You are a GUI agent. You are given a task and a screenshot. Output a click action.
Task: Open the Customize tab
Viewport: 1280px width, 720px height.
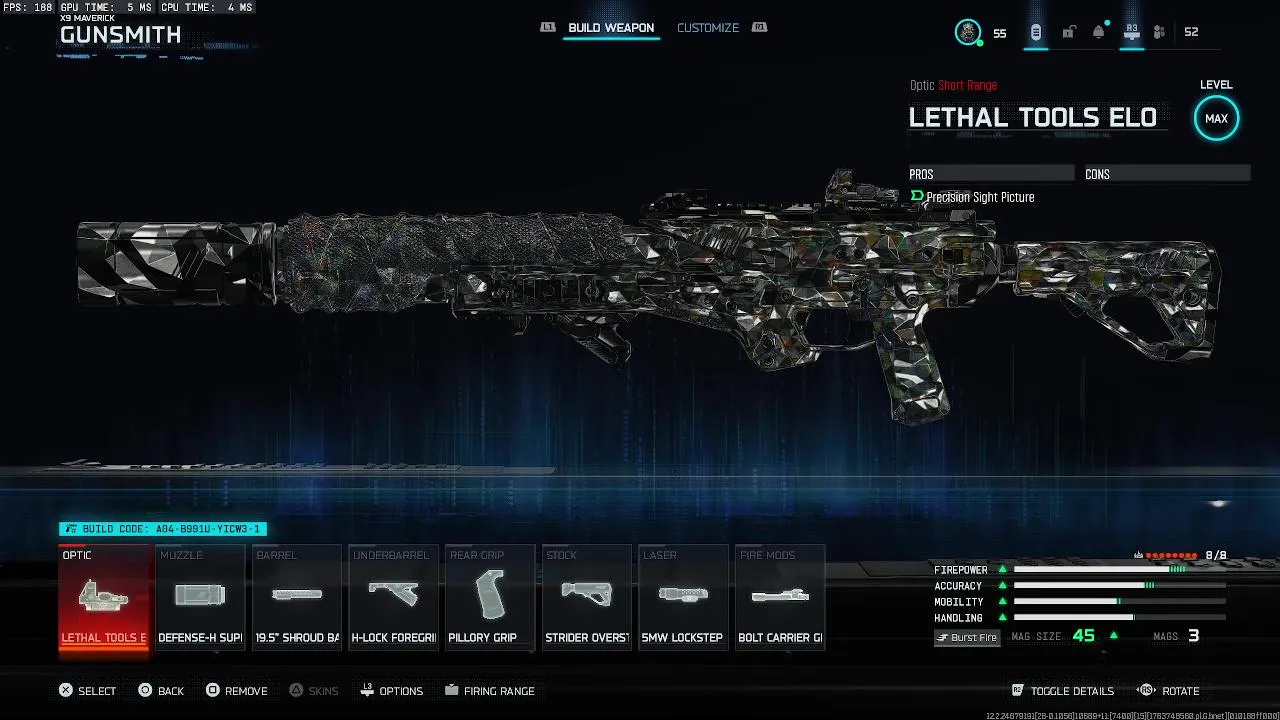pyautogui.click(x=708, y=28)
